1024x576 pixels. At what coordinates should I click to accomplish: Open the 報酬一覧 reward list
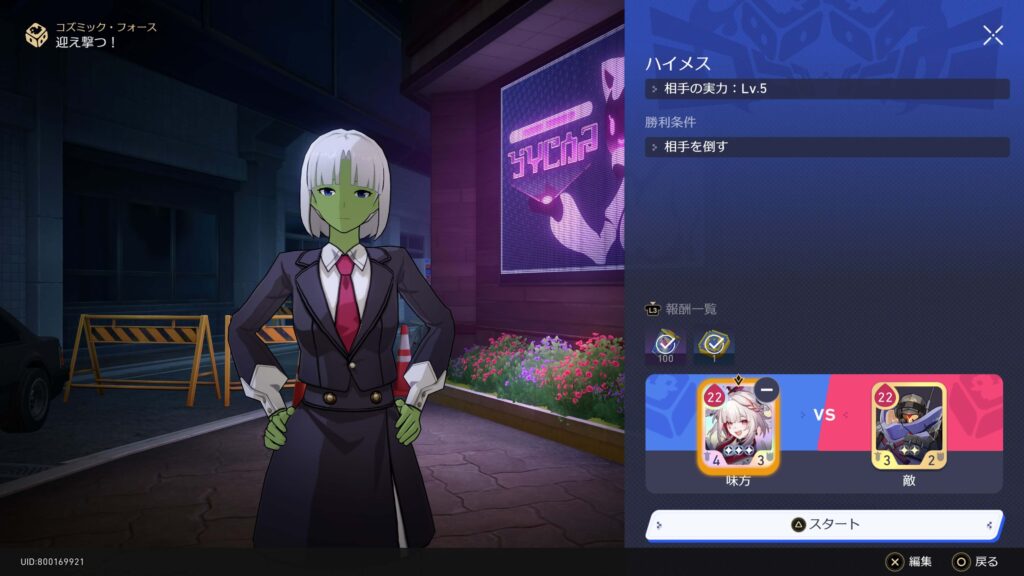(682, 309)
